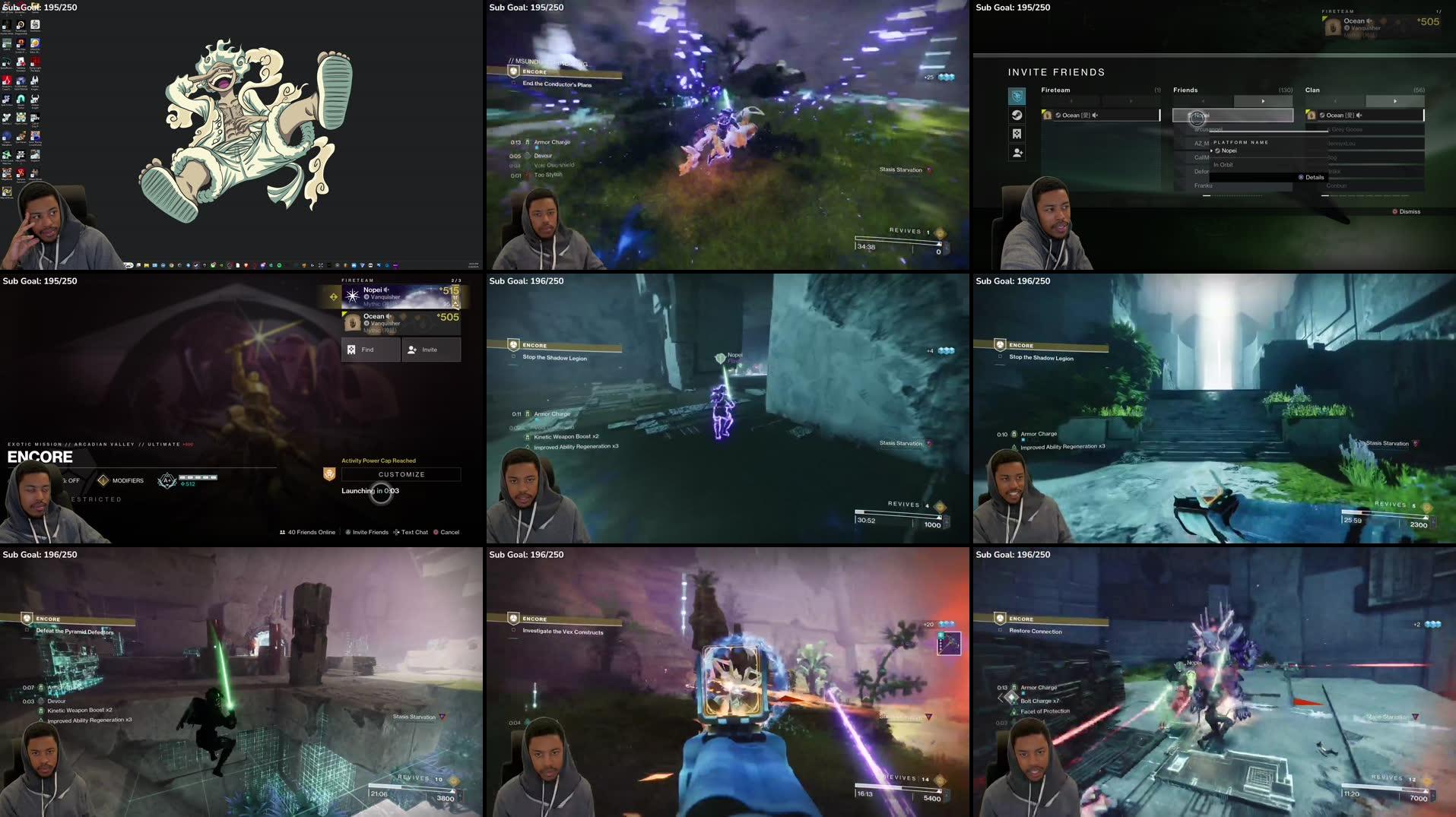Click the fireteam emblem icon atop the sidebar

pos(1017,96)
